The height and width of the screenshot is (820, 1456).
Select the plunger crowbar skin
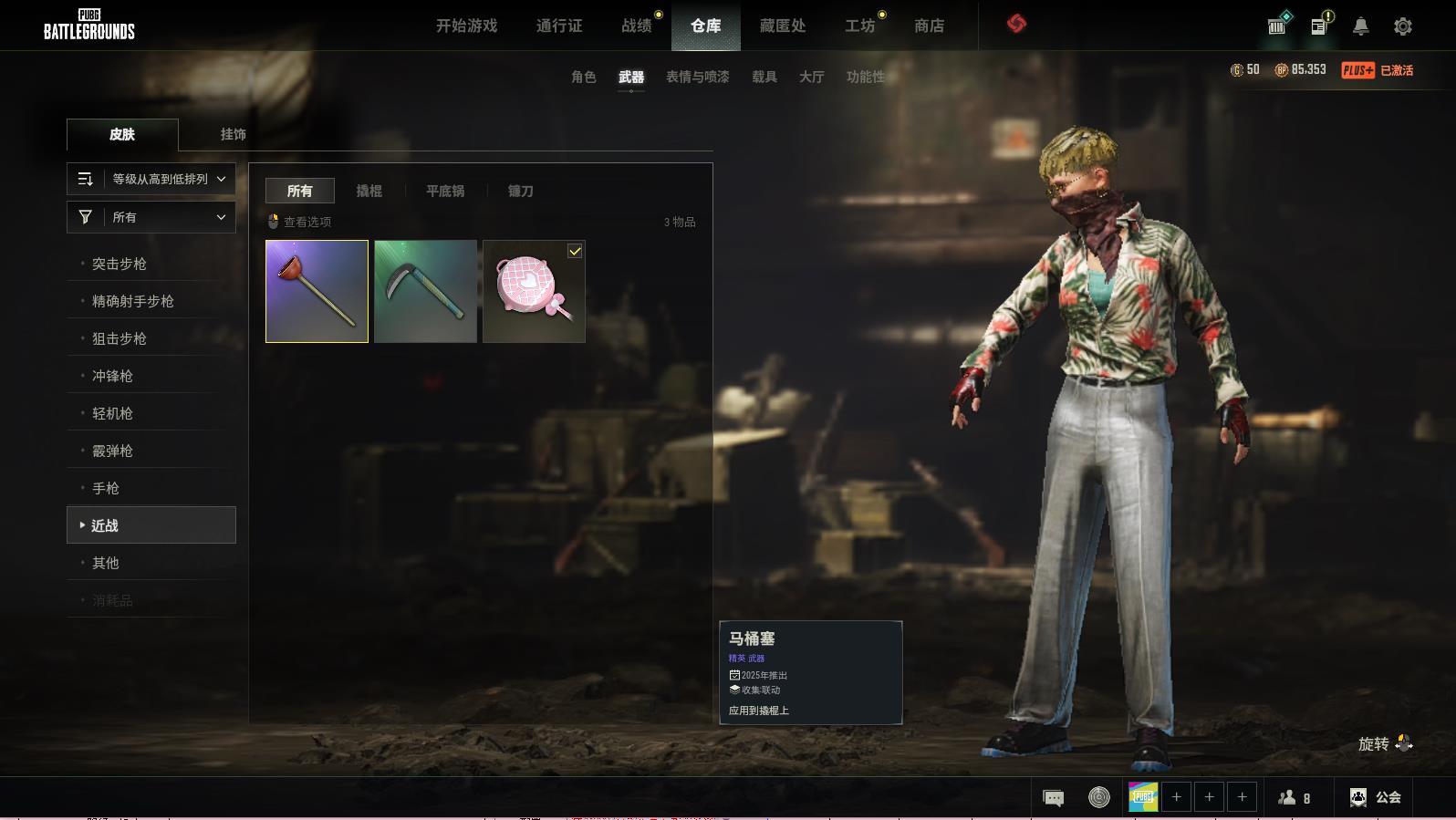point(317,291)
